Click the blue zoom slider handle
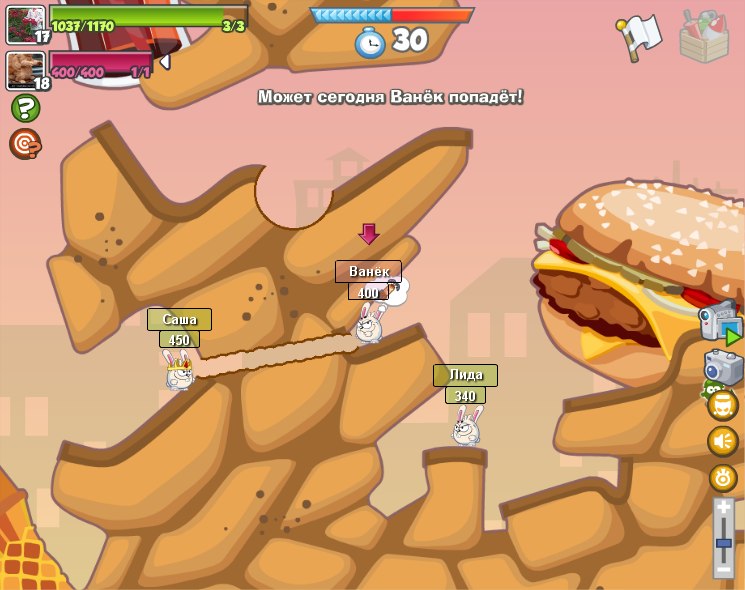The image size is (745, 590). 723,543
